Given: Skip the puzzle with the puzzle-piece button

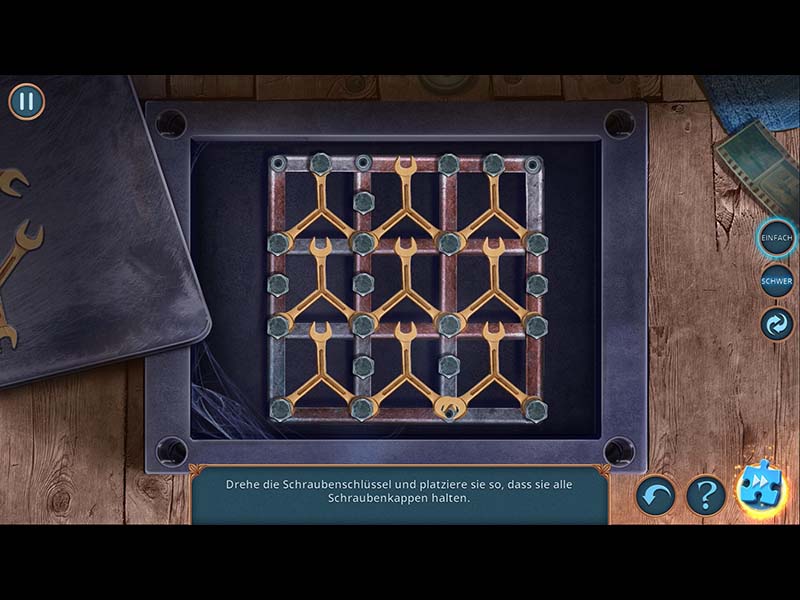Looking at the screenshot, I should (762, 490).
